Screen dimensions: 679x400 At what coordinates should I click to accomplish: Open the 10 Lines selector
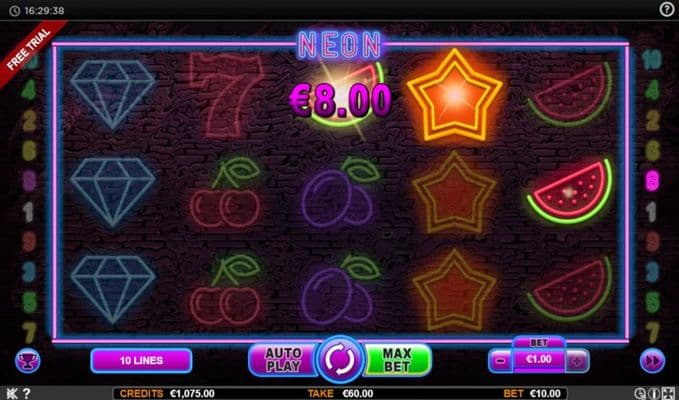(141, 360)
